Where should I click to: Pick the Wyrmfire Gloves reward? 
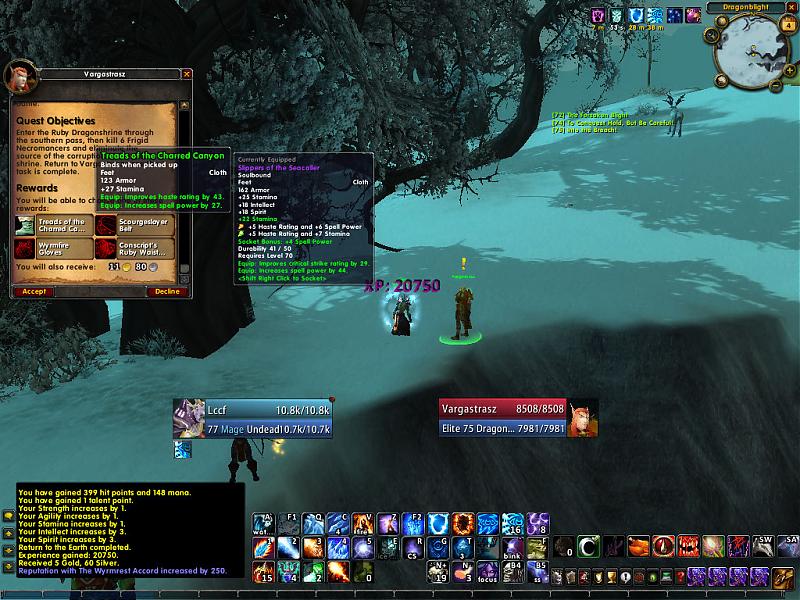(x=54, y=247)
